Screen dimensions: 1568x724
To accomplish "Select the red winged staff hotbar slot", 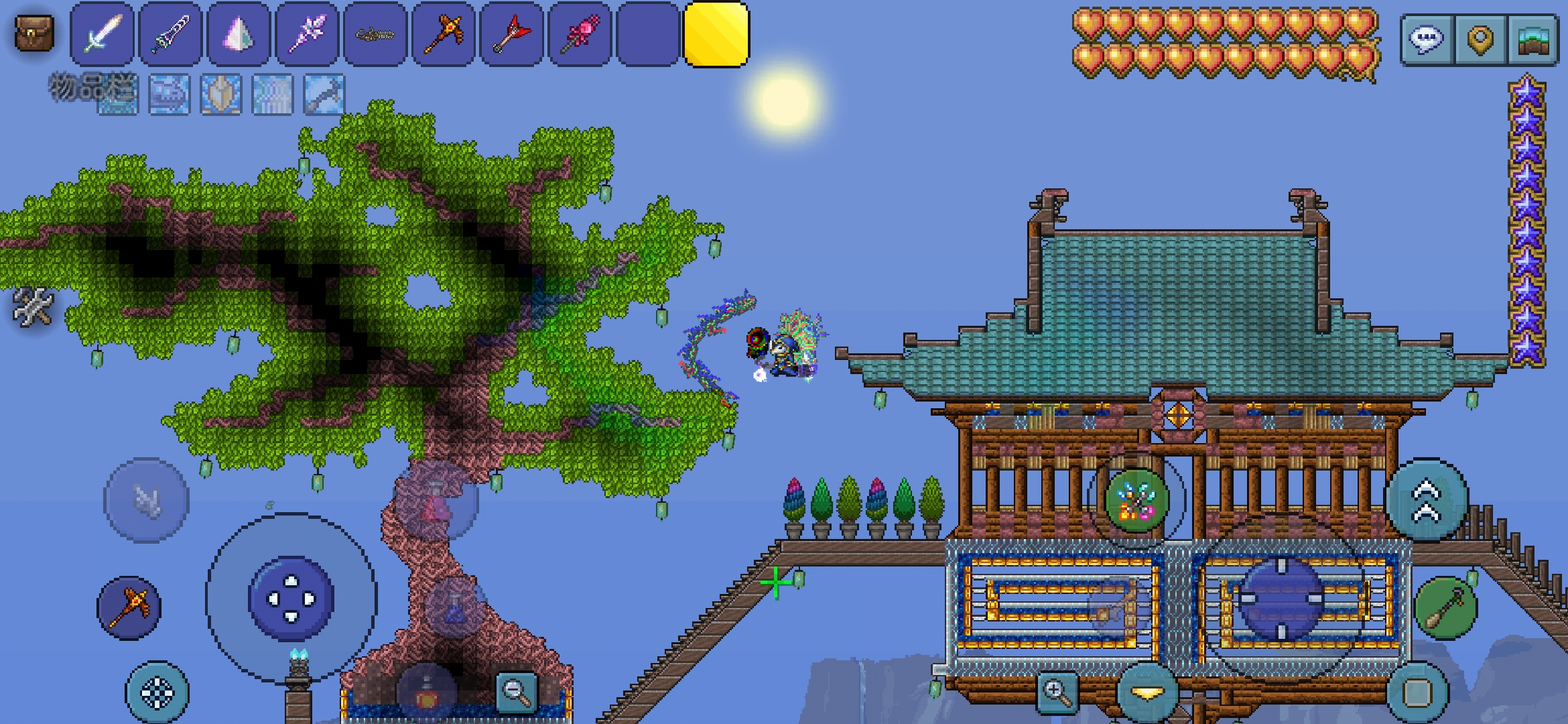I will [512, 34].
